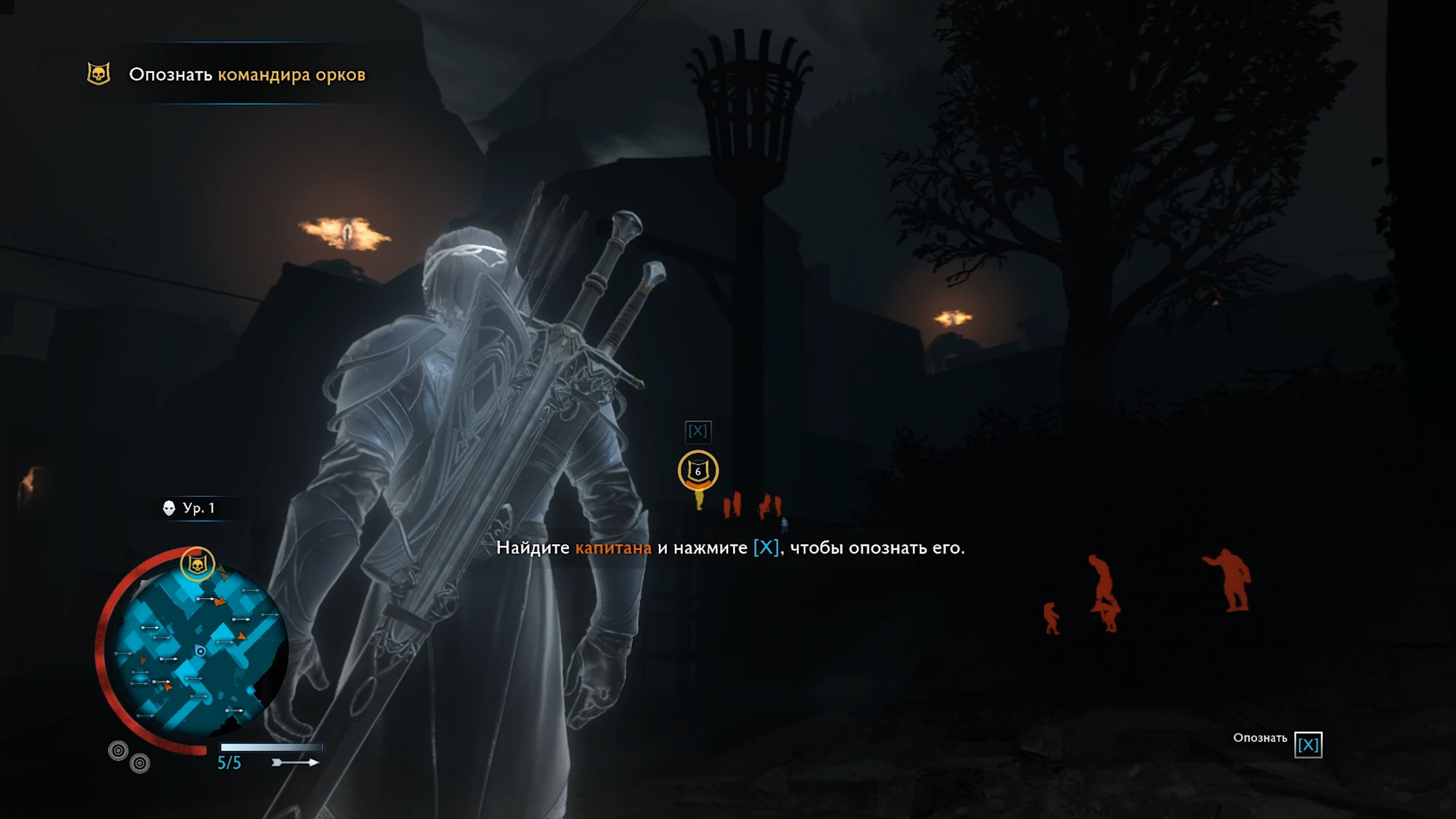Click the skull emblem beside the quest objective
The height and width of the screenshot is (819, 1456).
coord(99,74)
